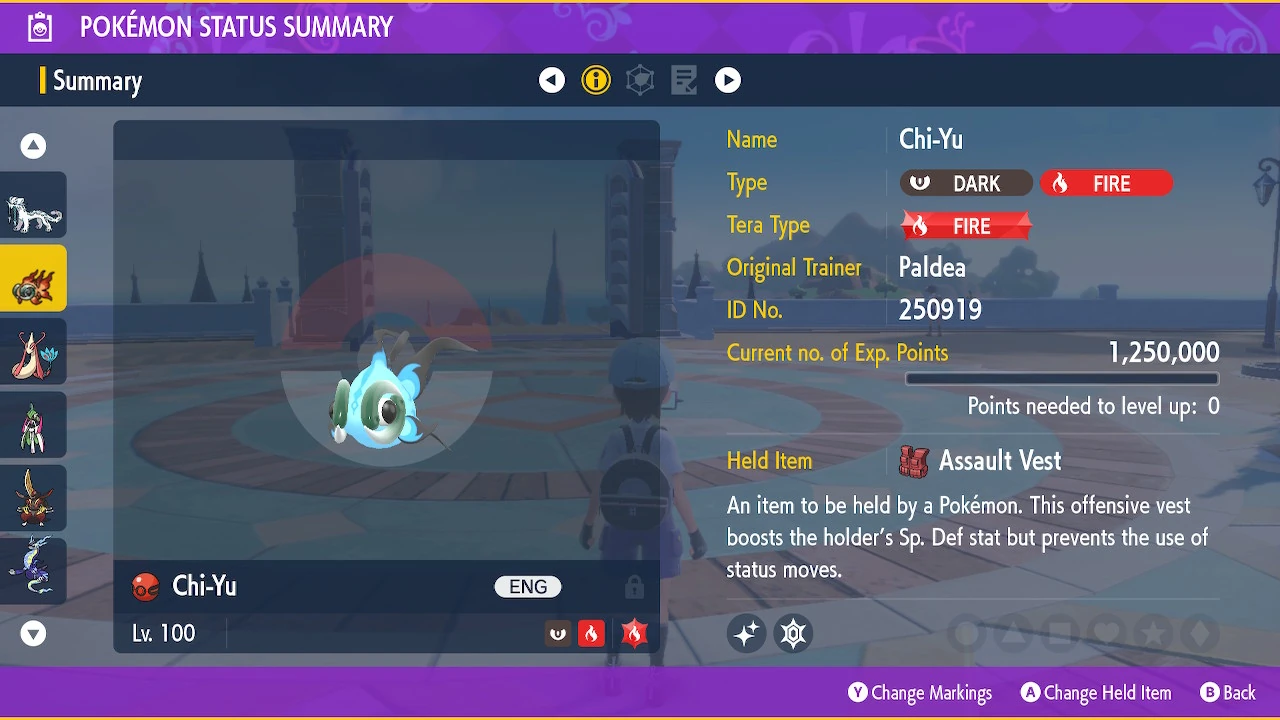Click the highlighted info Summary page icon
Image resolution: width=1280 pixels, height=720 pixels.
coord(596,80)
